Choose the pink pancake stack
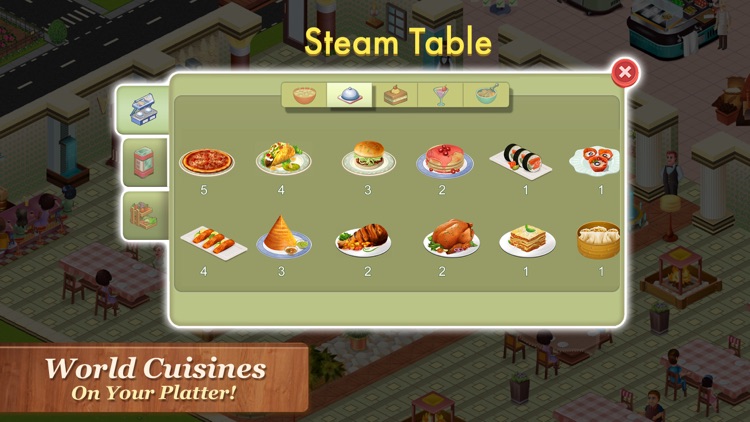 (x=445, y=160)
